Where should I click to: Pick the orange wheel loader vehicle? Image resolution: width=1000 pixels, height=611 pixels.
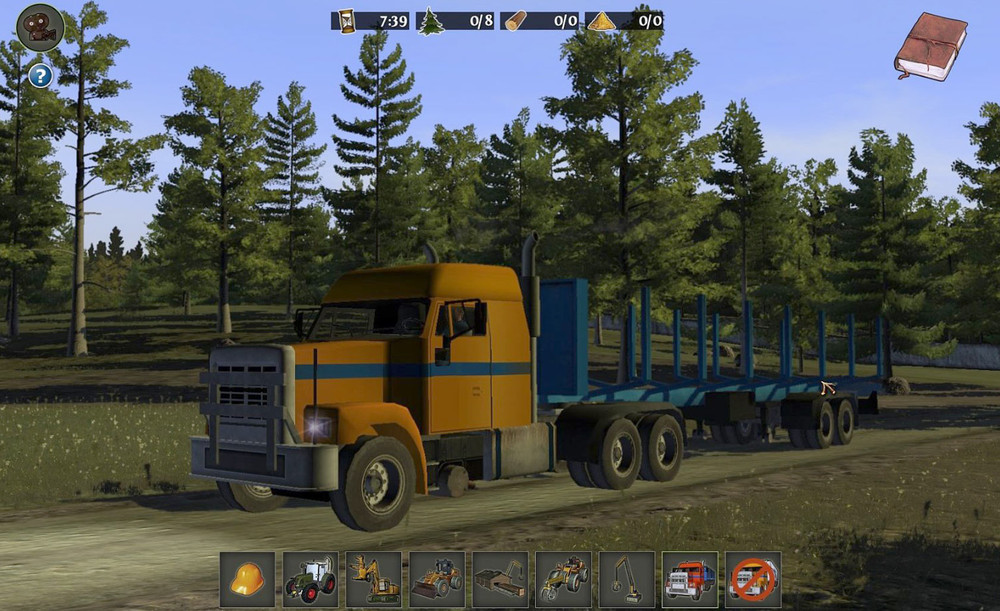(437, 579)
